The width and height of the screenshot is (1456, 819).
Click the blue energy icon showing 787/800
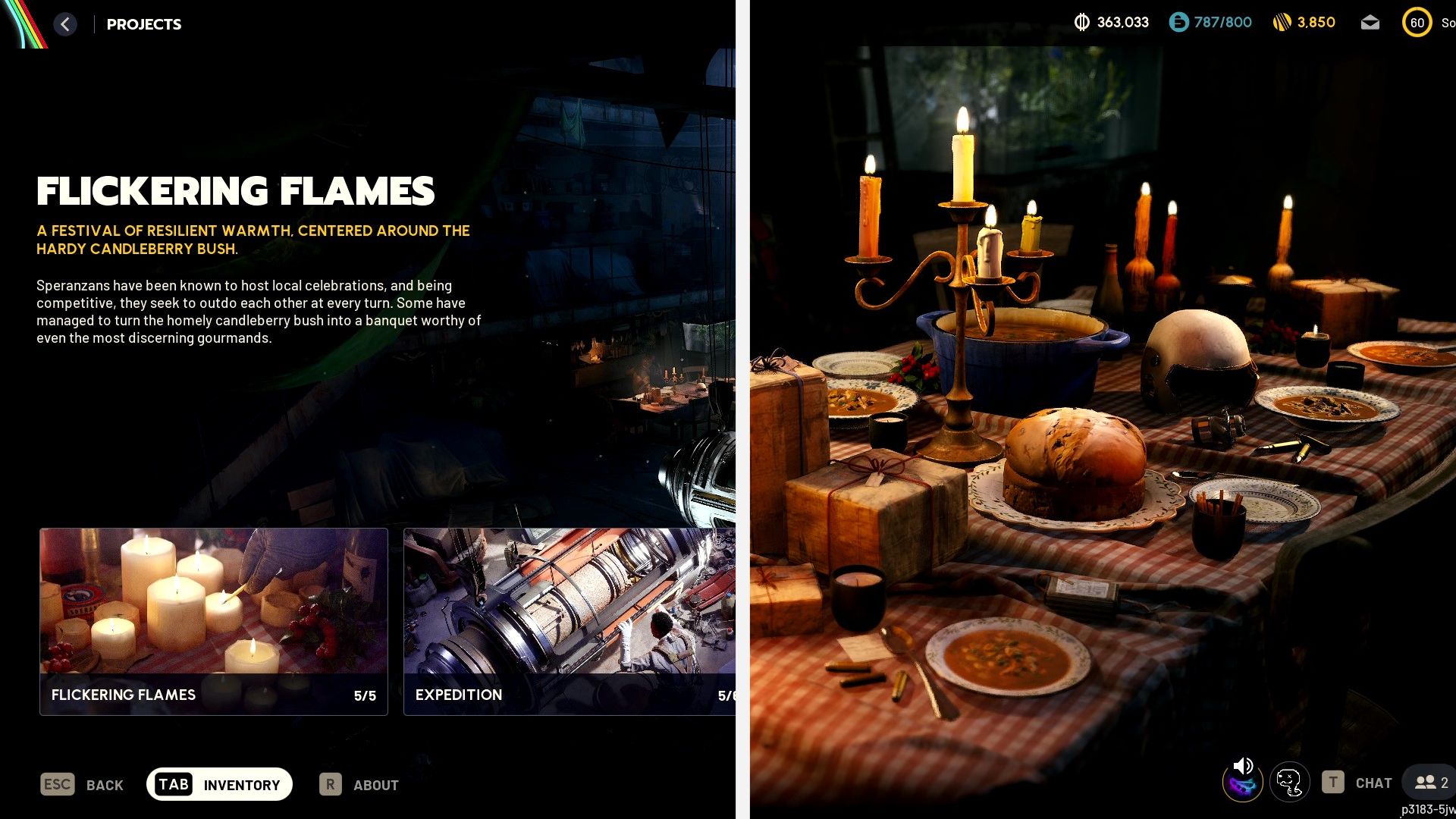1178,23
